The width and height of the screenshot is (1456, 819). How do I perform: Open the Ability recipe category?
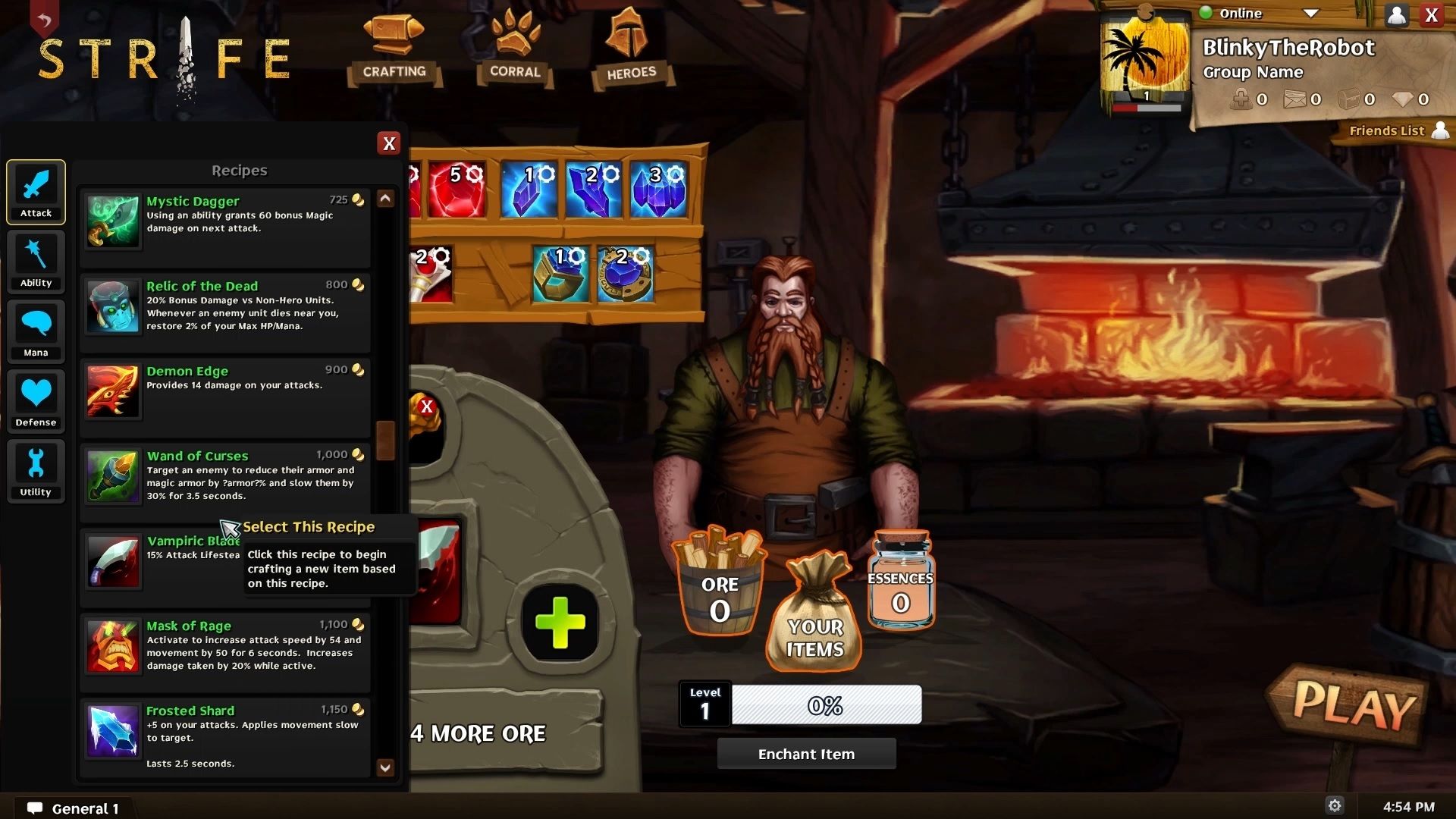[36, 262]
